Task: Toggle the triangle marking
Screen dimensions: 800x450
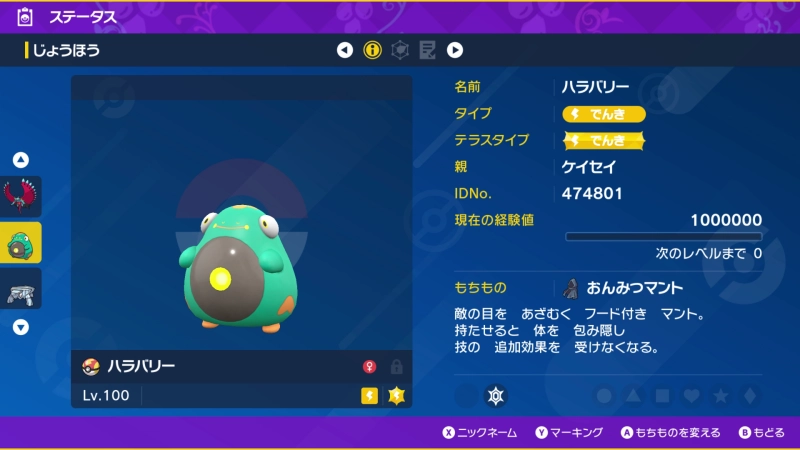Action: (633, 396)
